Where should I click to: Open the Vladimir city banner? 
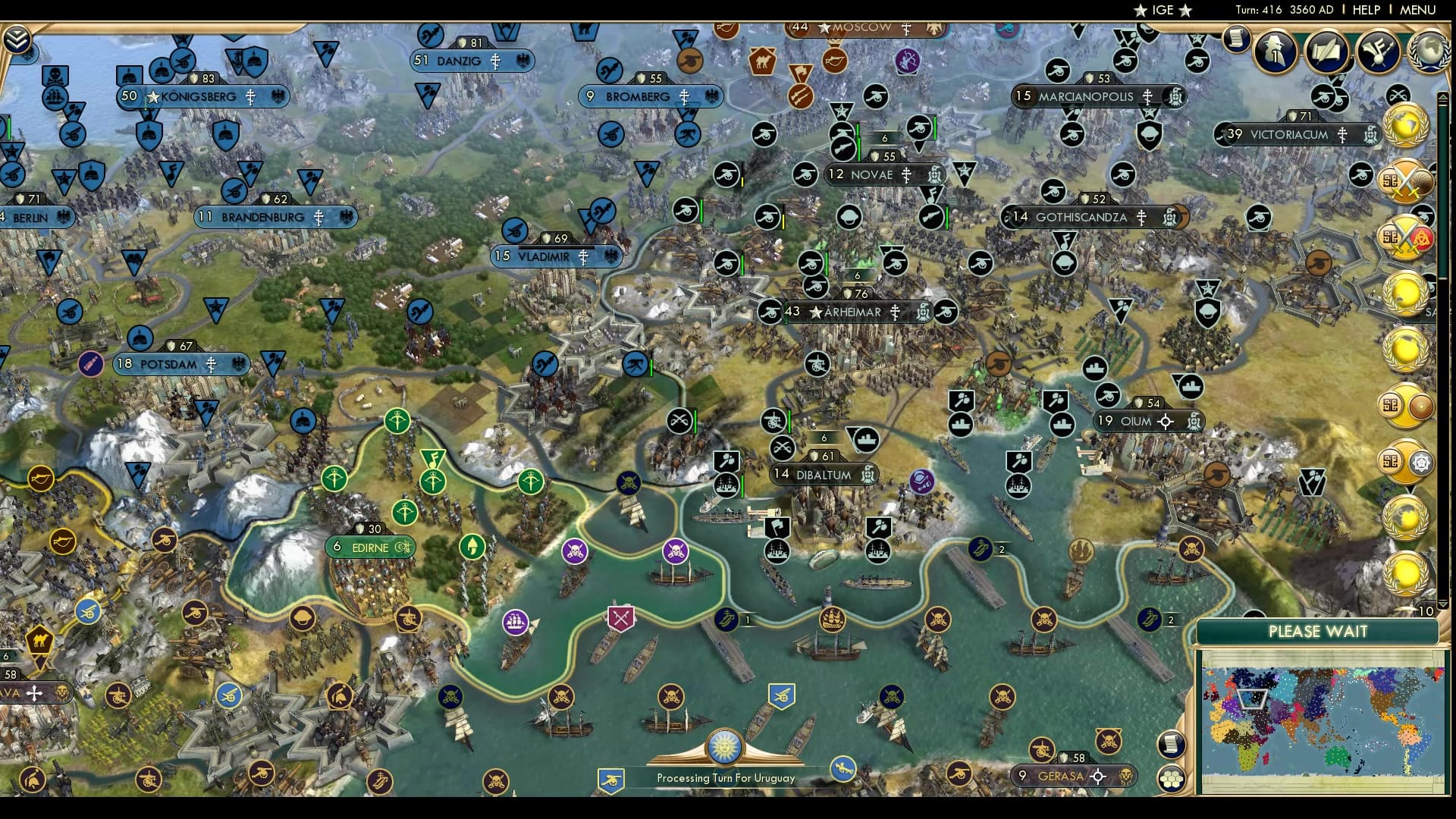557,256
